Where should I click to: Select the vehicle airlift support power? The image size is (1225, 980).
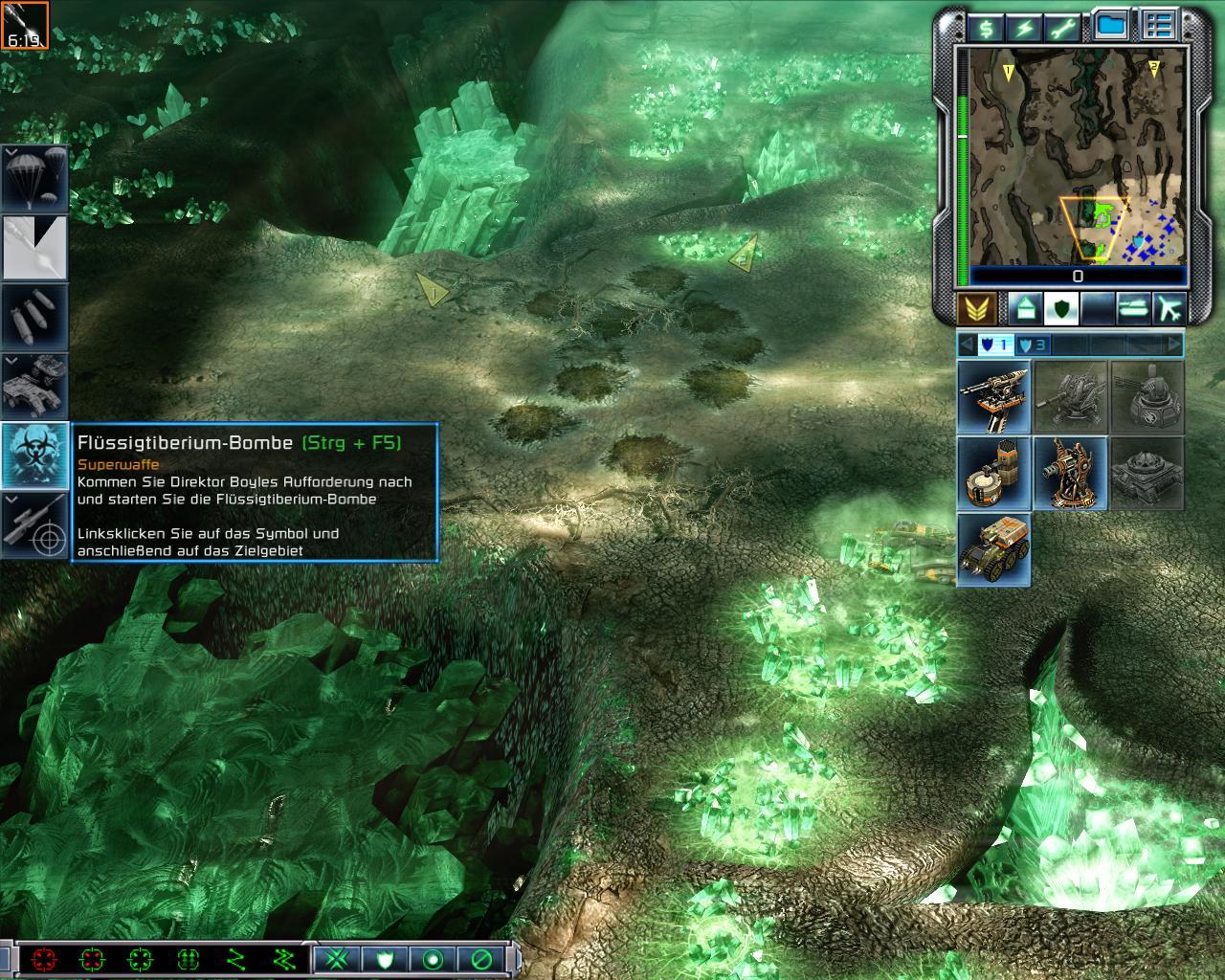34,385
